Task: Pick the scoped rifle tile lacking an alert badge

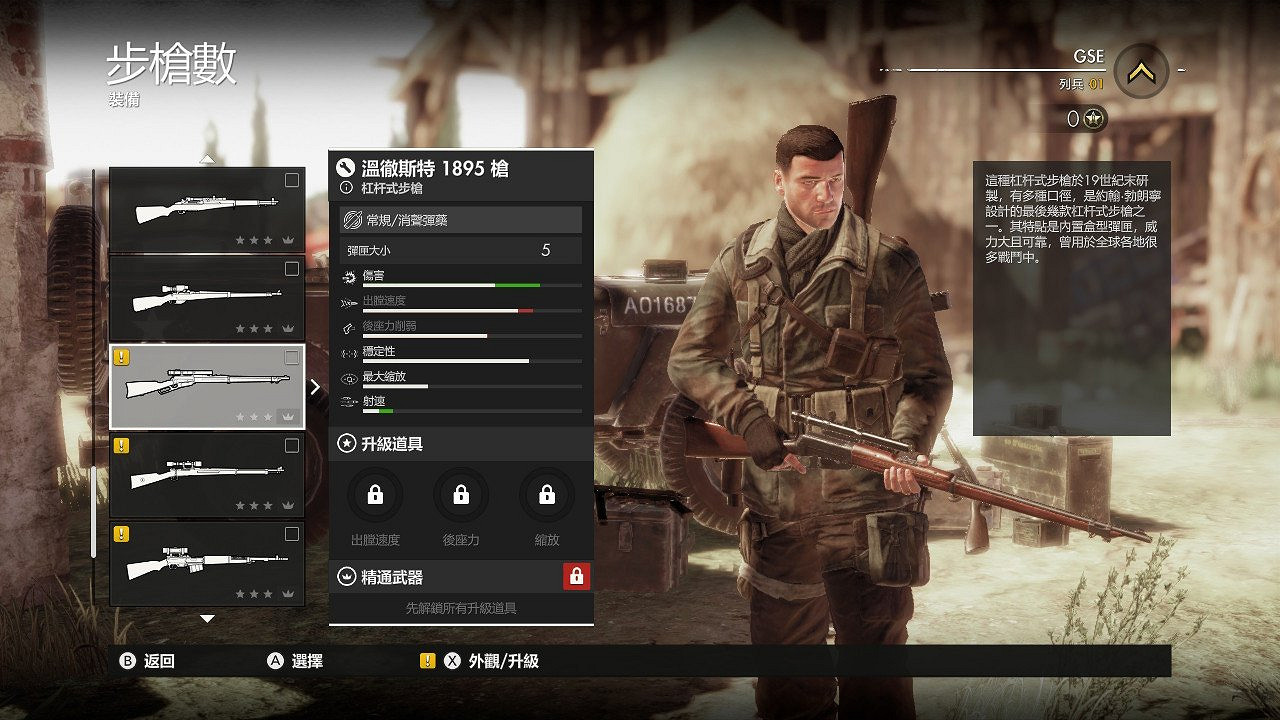Action: (207, 297)
